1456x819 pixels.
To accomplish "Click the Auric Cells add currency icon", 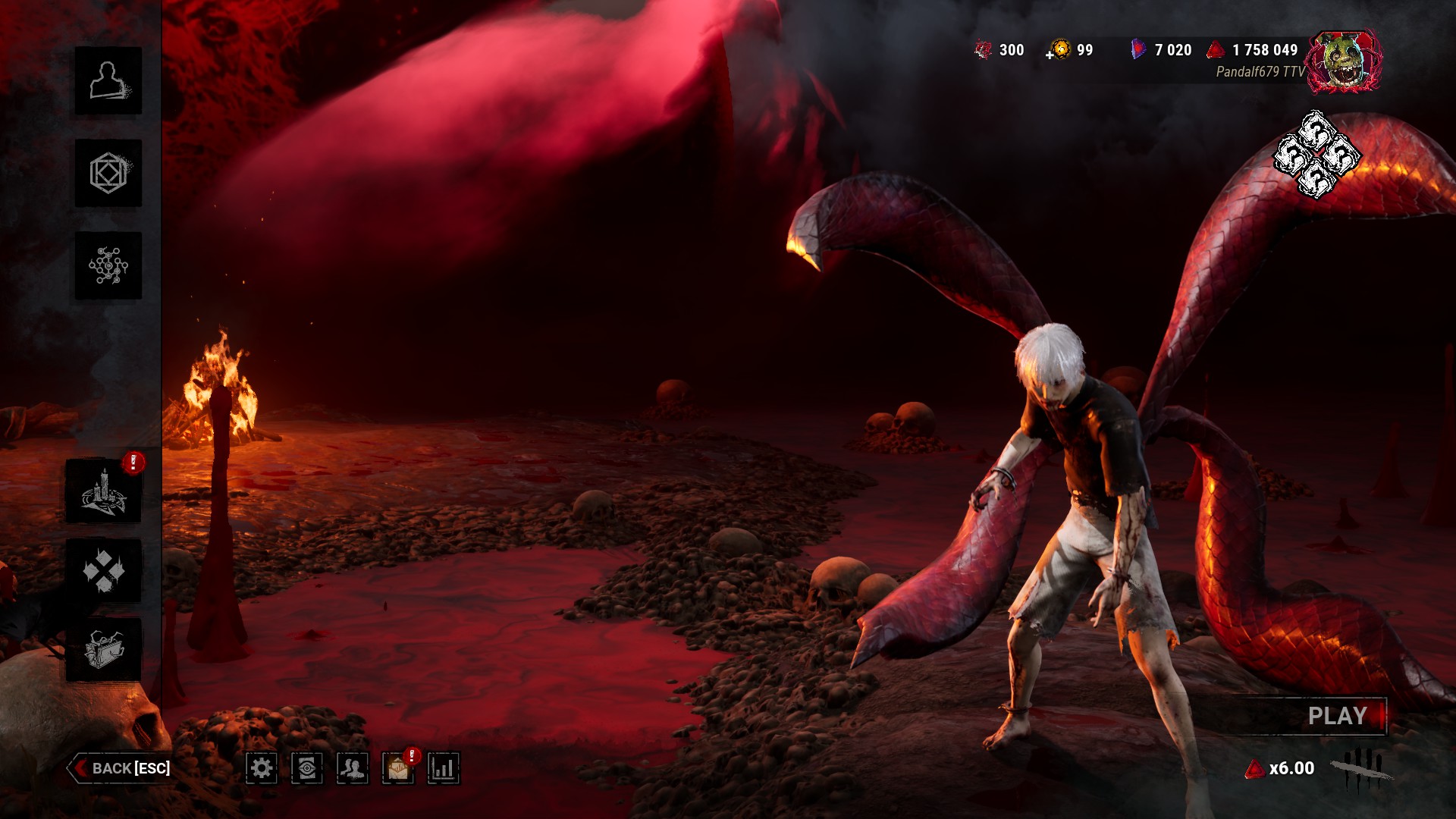I will click(1059, 51).
